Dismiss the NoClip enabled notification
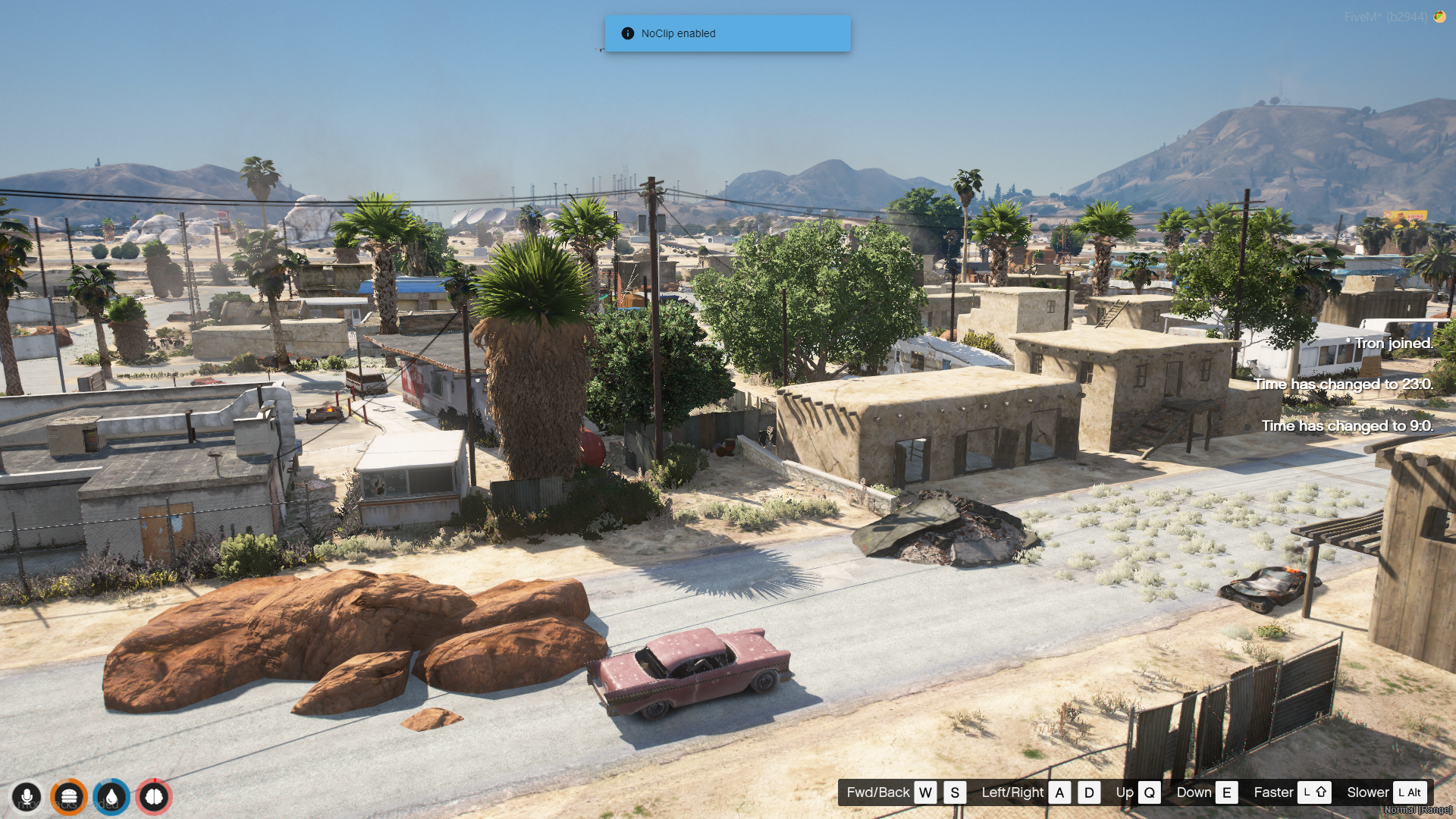The height and width of the screenshot is (819, 1456). pos(727,33)
